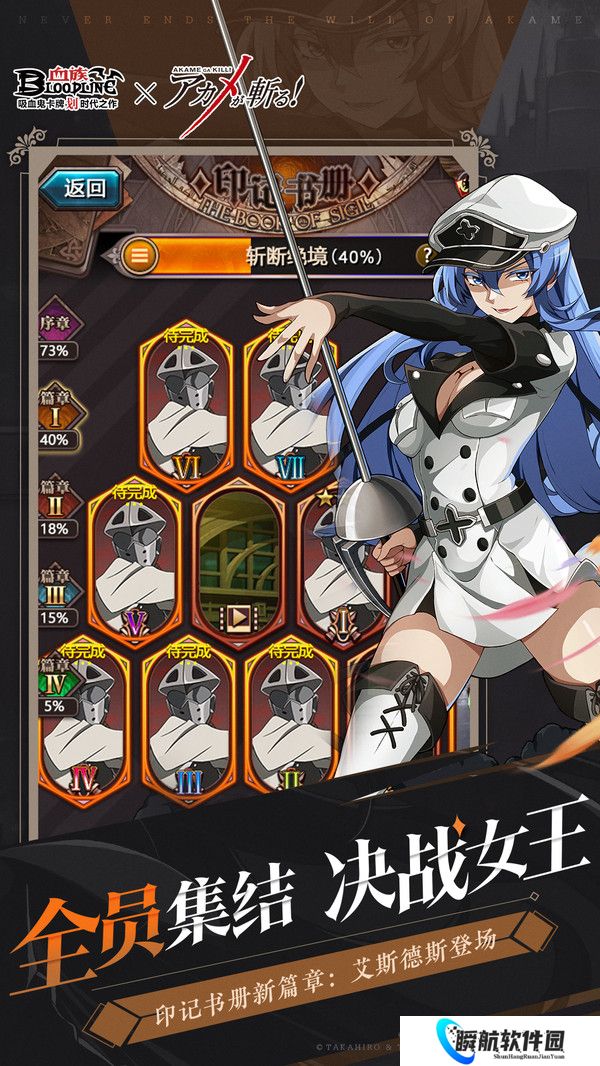The width and height of the screenshot is (600, 1066).
Task: Choose the 篇章 III chapter tab
Action: pyautogui.click(x=55, y=593)
